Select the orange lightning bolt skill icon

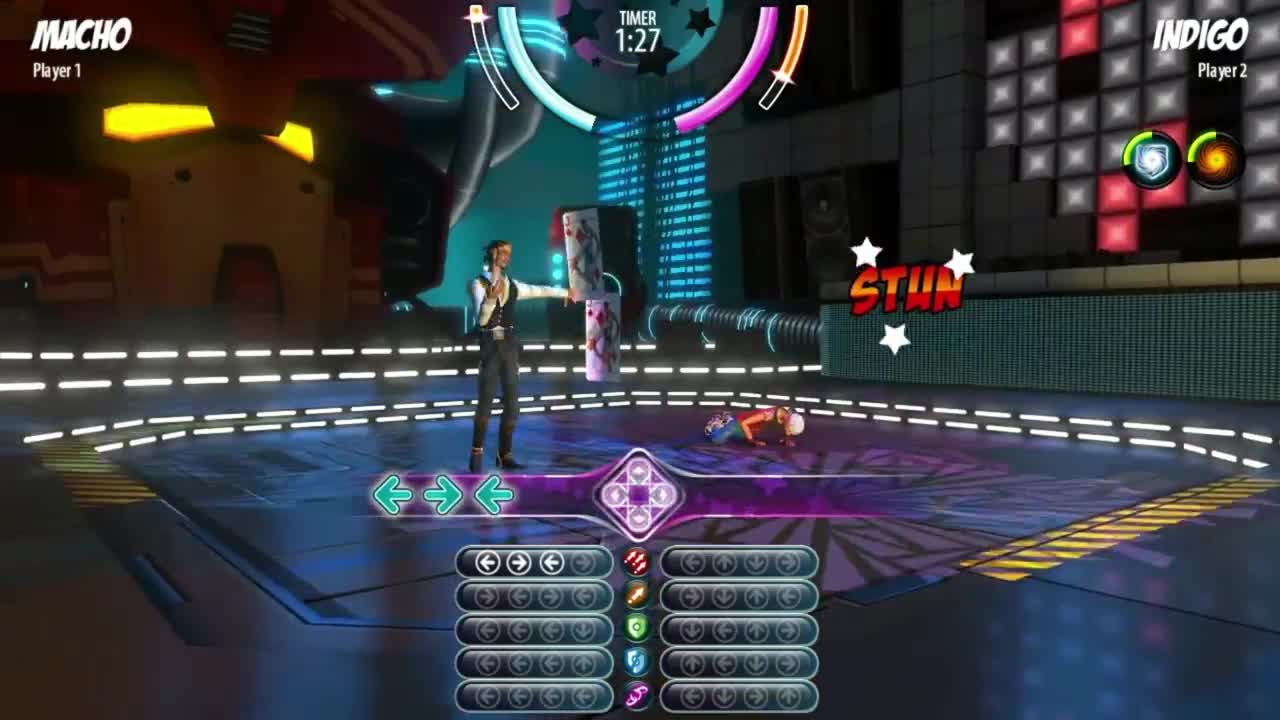(636, 594)
